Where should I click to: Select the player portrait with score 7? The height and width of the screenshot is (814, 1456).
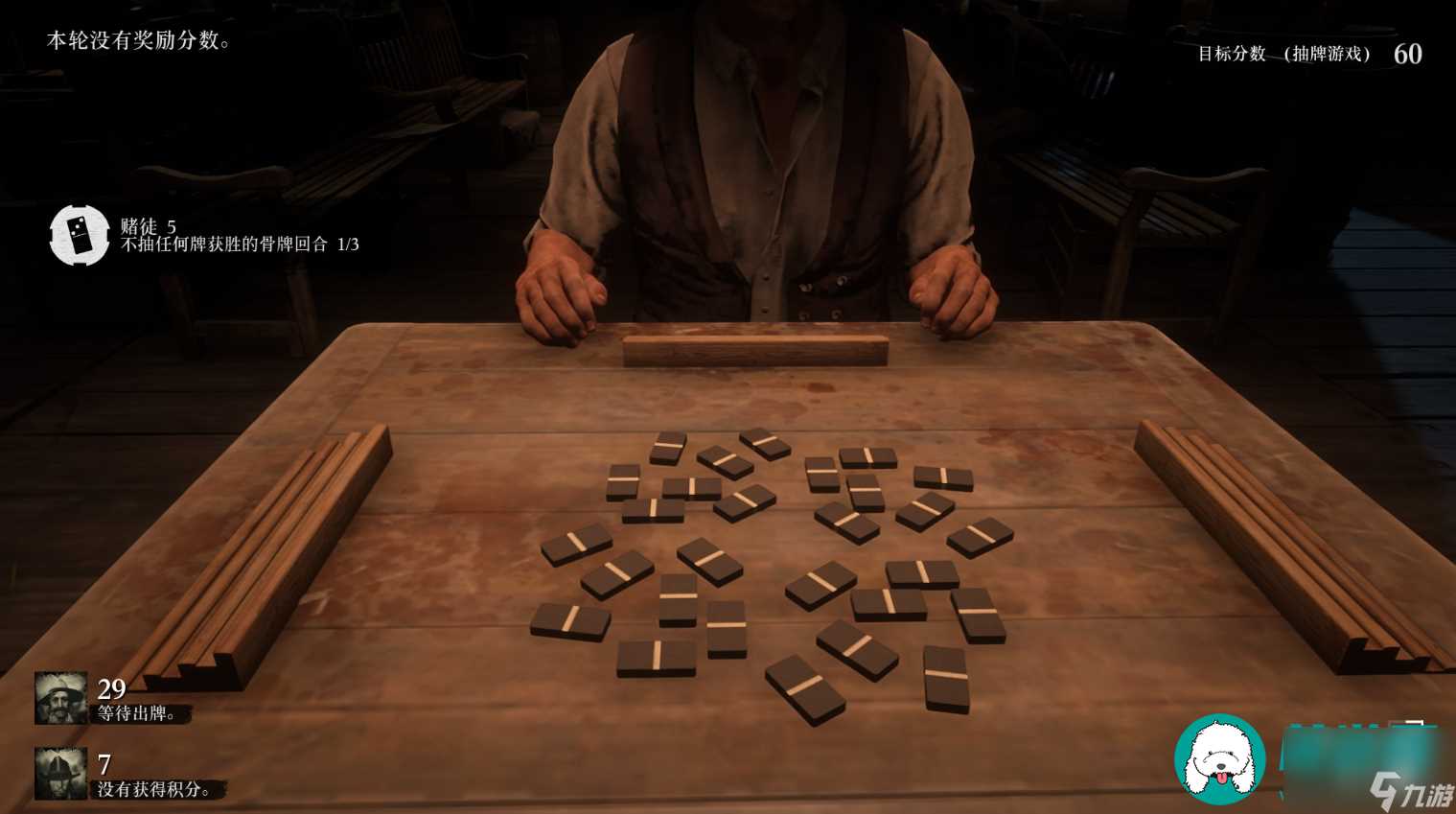pos(60,773)
